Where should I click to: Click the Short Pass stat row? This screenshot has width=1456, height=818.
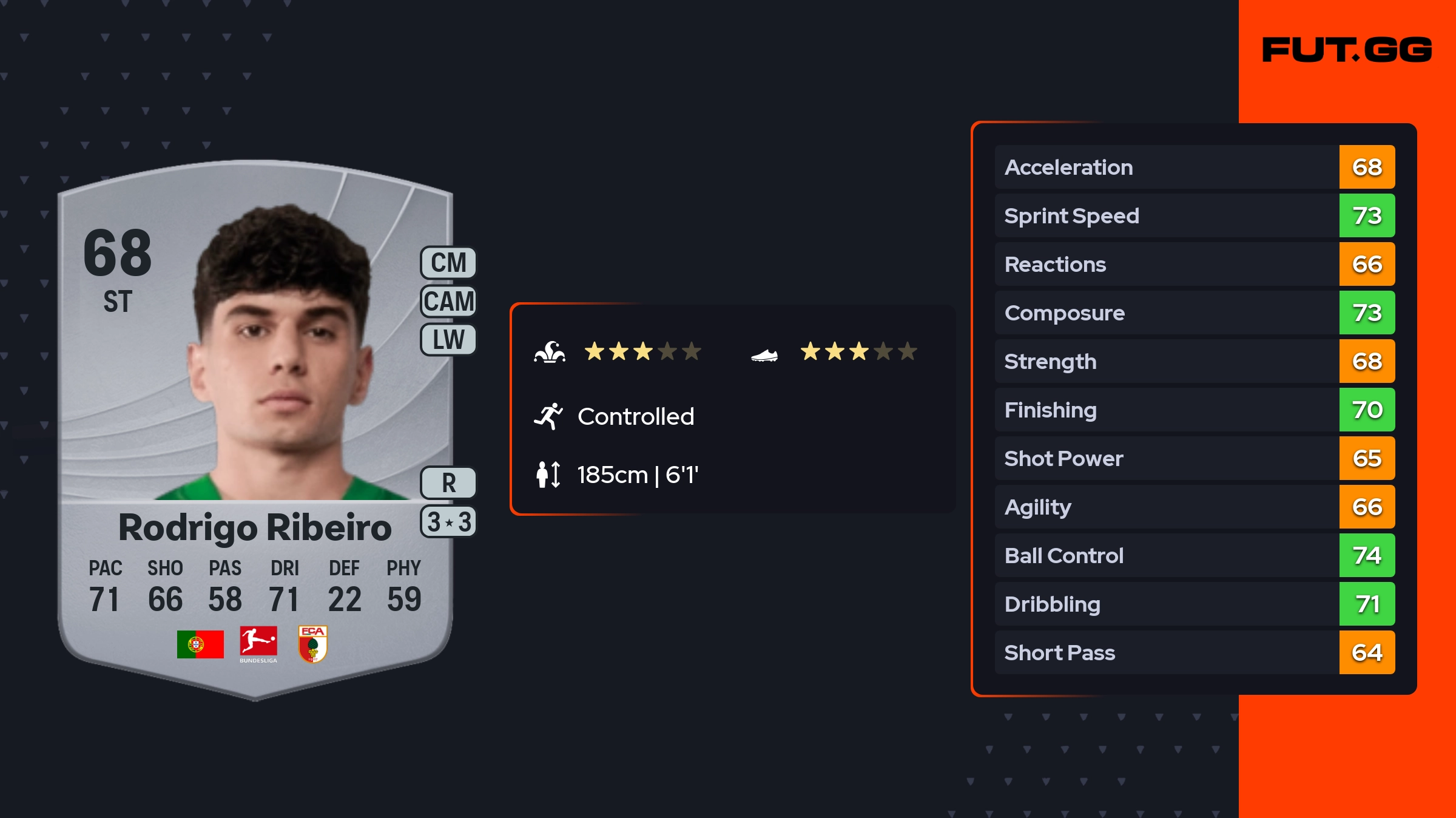(x=1194, y=652)
